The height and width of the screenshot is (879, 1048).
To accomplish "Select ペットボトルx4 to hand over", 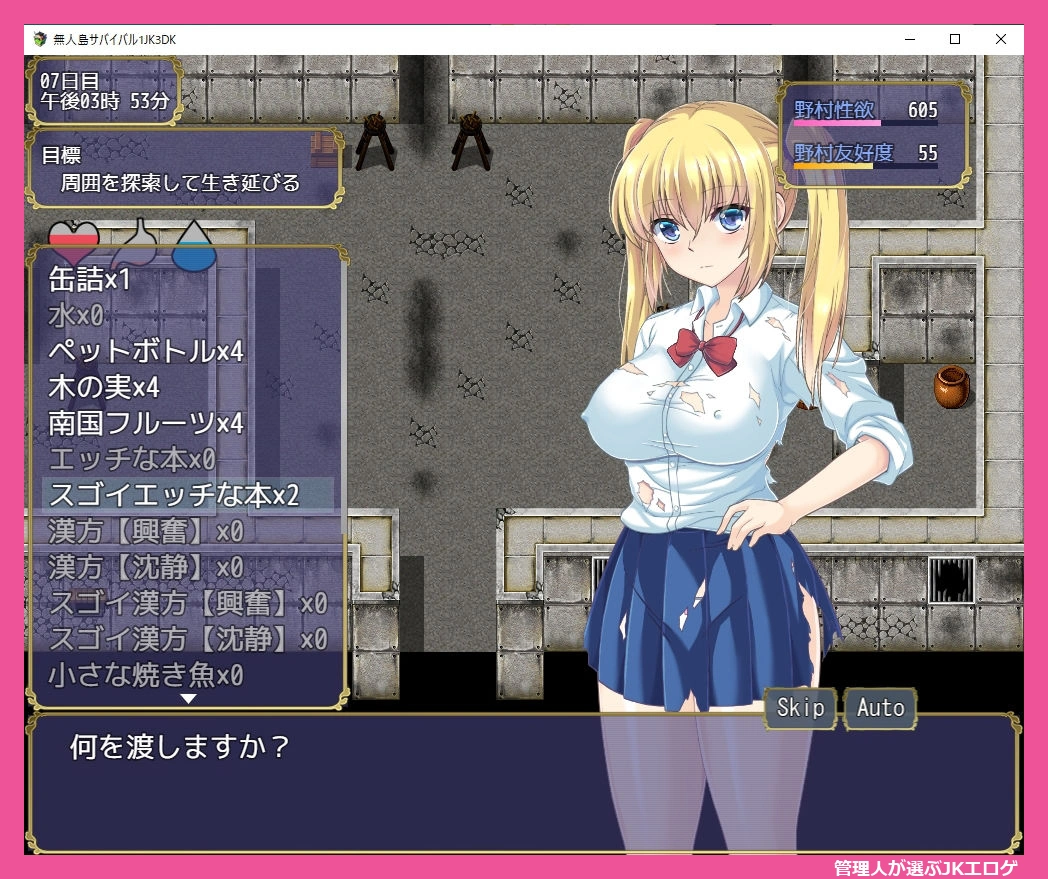I will point(146,352).
